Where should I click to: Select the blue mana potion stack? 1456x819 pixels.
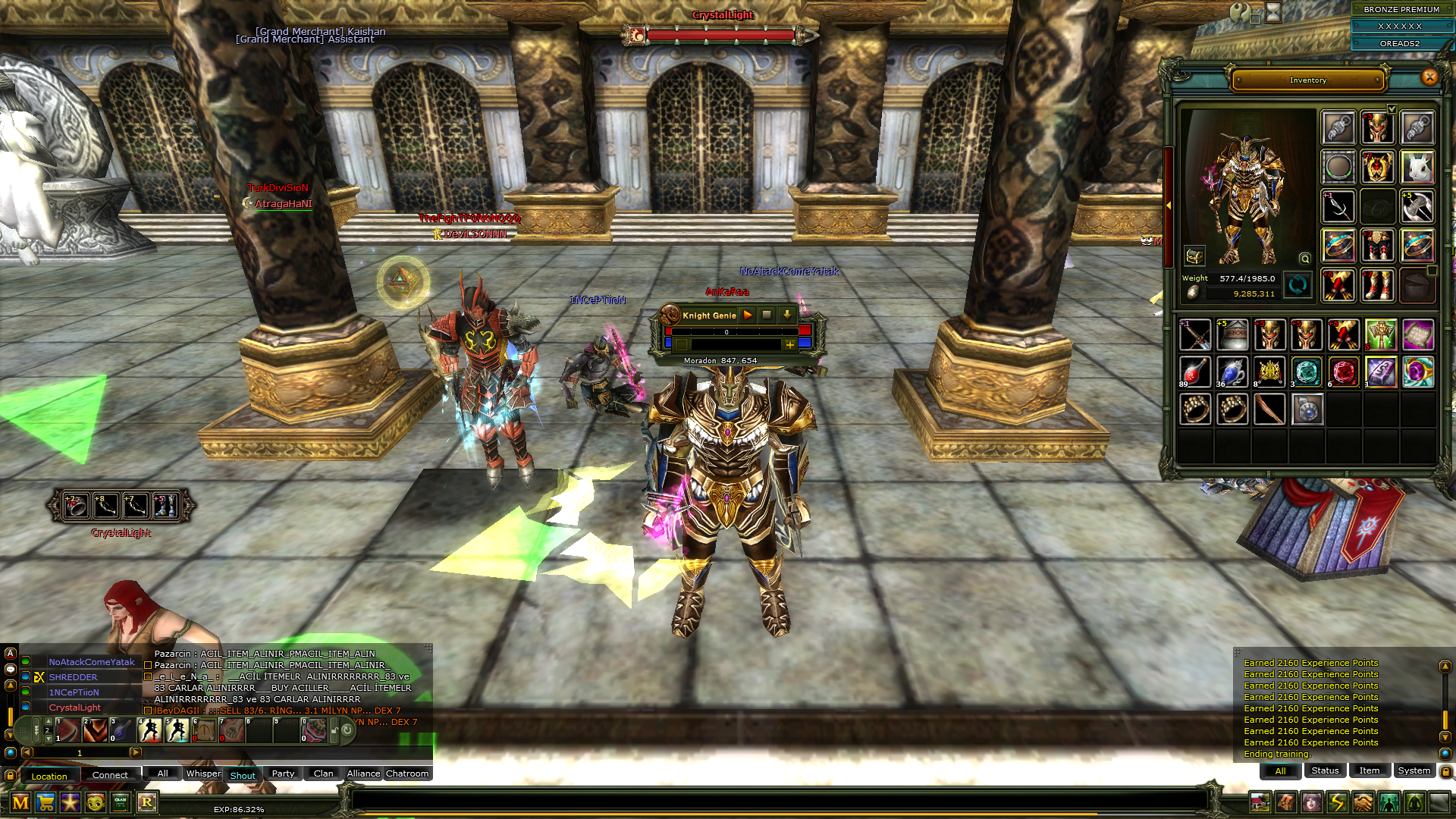tap(1232, 372)
